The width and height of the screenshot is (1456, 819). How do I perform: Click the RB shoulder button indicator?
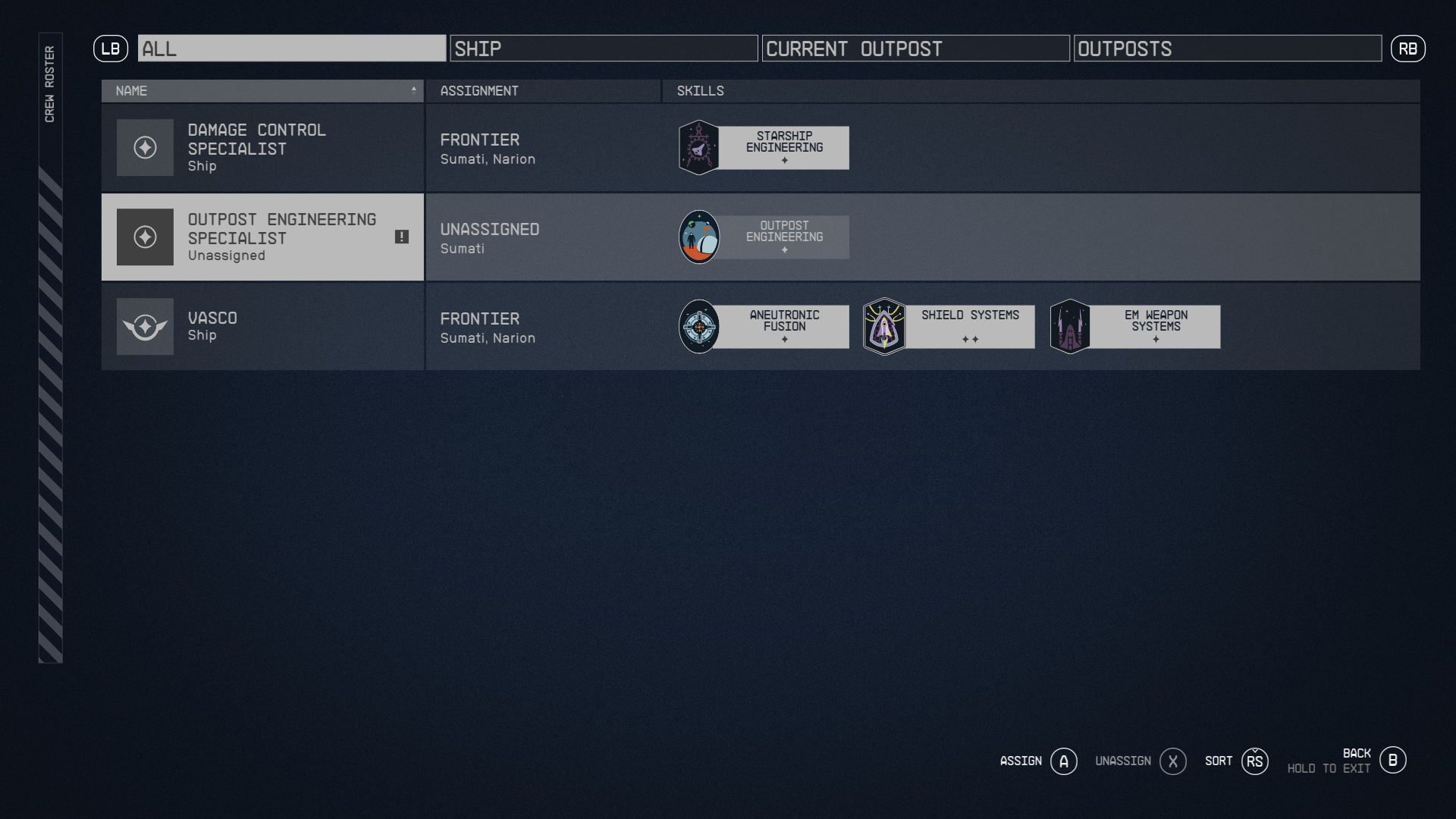point(1408,49)
